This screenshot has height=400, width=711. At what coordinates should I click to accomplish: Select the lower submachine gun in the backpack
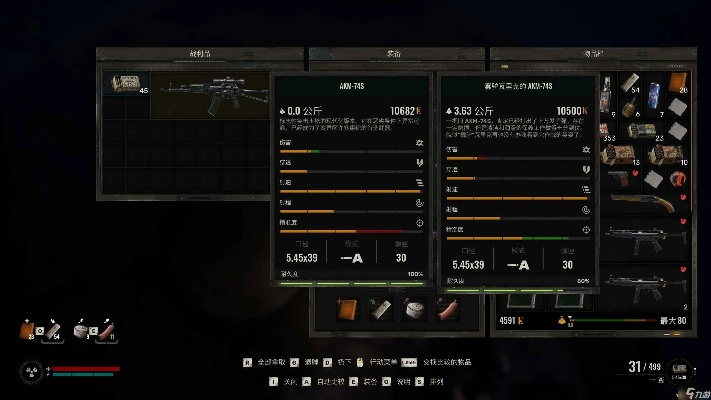coord(640,287)
